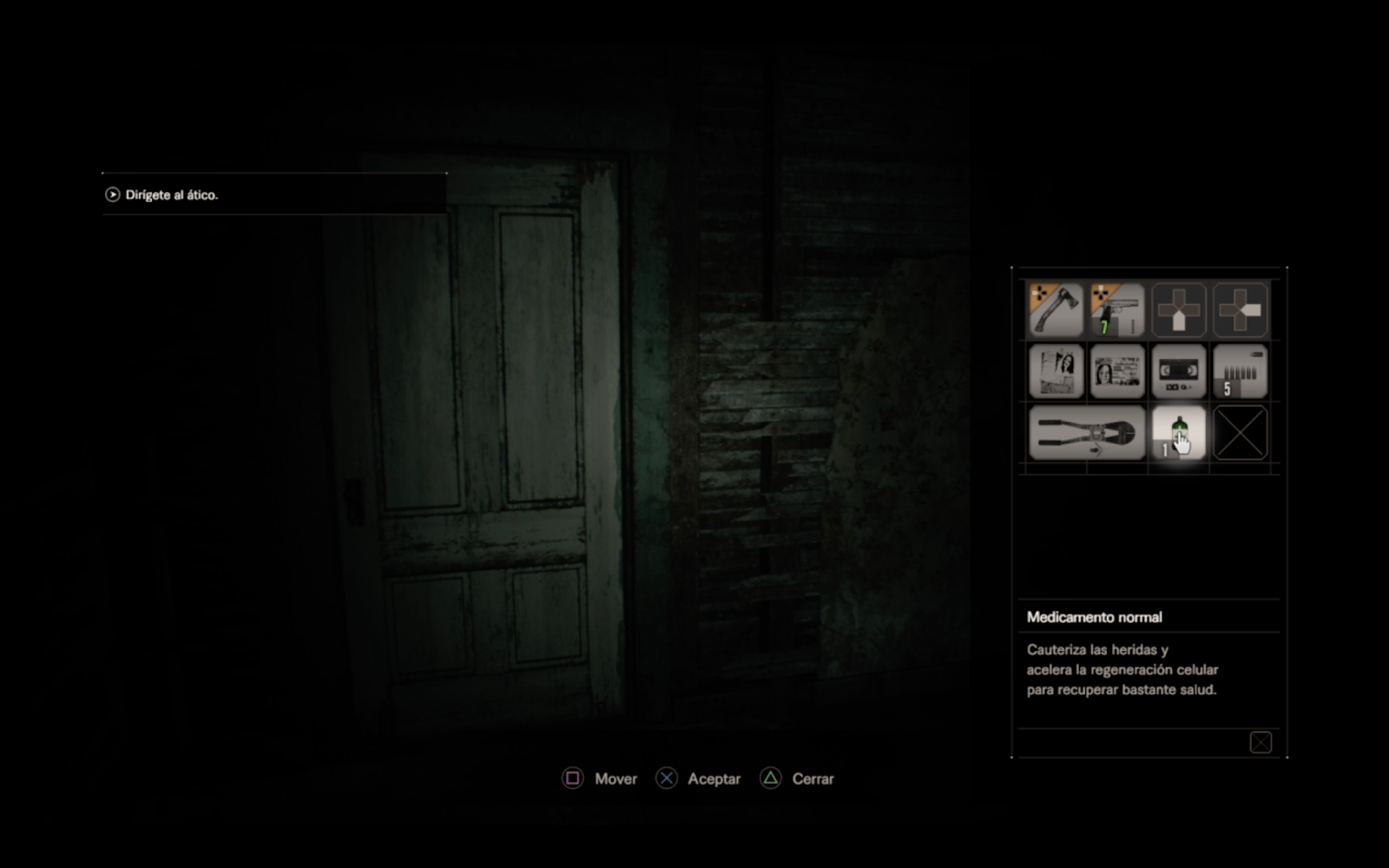Click the crossed-out empty inventory slot
The width and height of the screenshot is (1389, 868).
click(x=1239, y=432)
